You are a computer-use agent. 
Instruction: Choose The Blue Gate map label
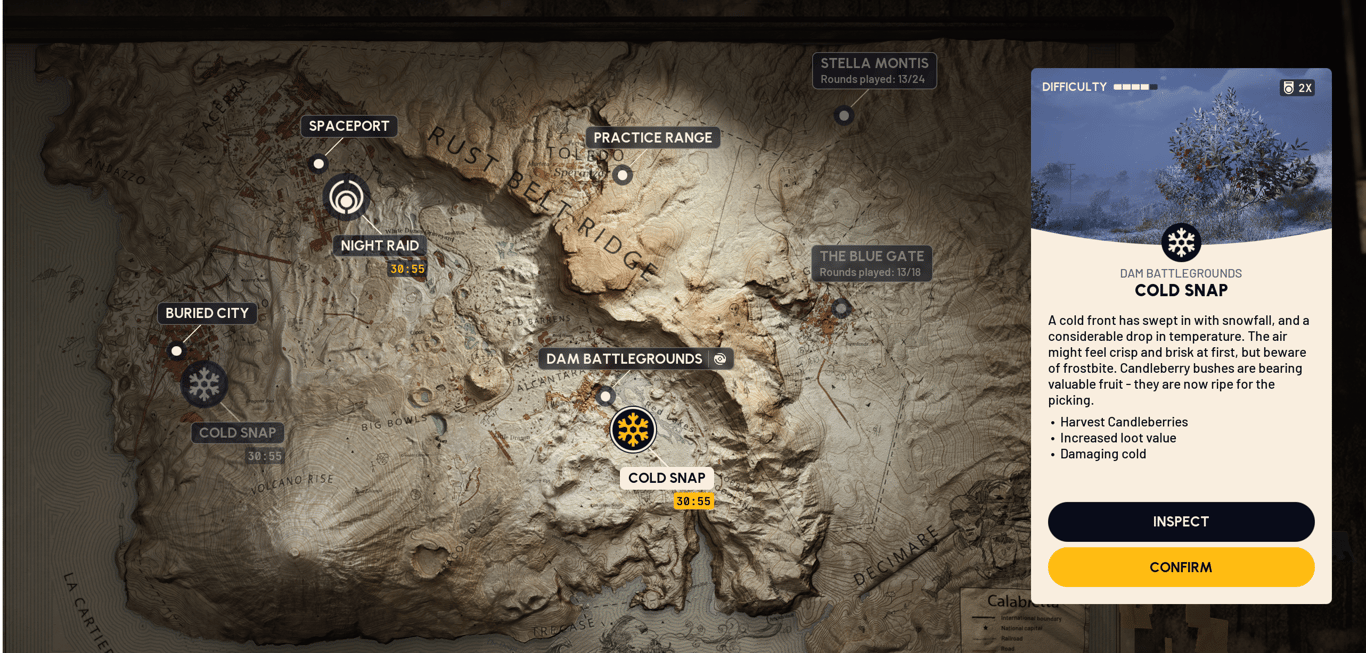pos(871,263)
